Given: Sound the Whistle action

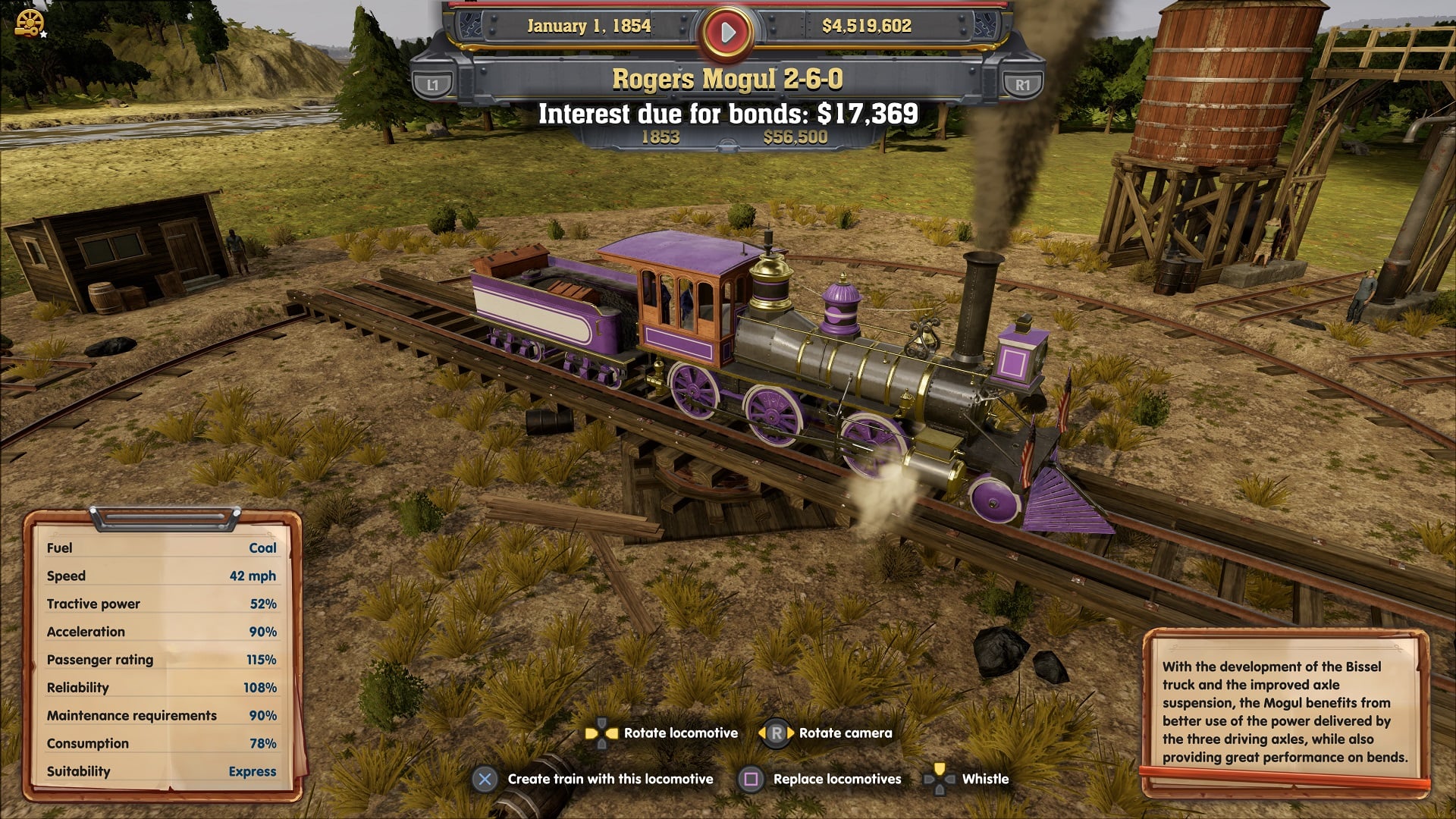Looking at the screenshot, I should [x=984, y=779].
